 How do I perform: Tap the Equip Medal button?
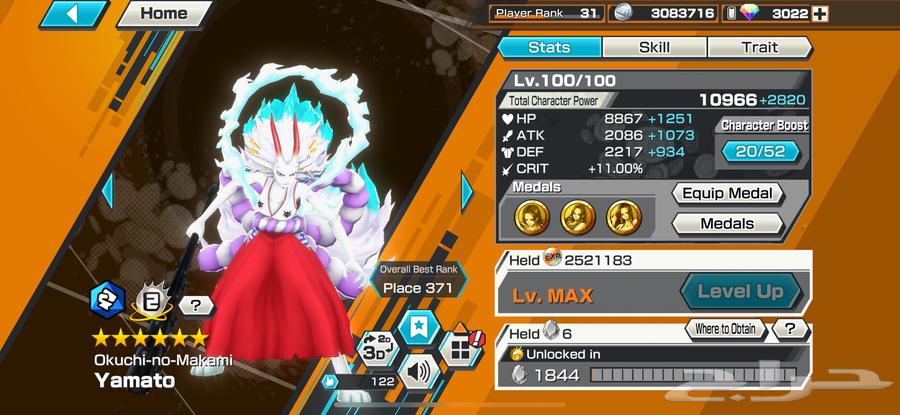[726, 194]
